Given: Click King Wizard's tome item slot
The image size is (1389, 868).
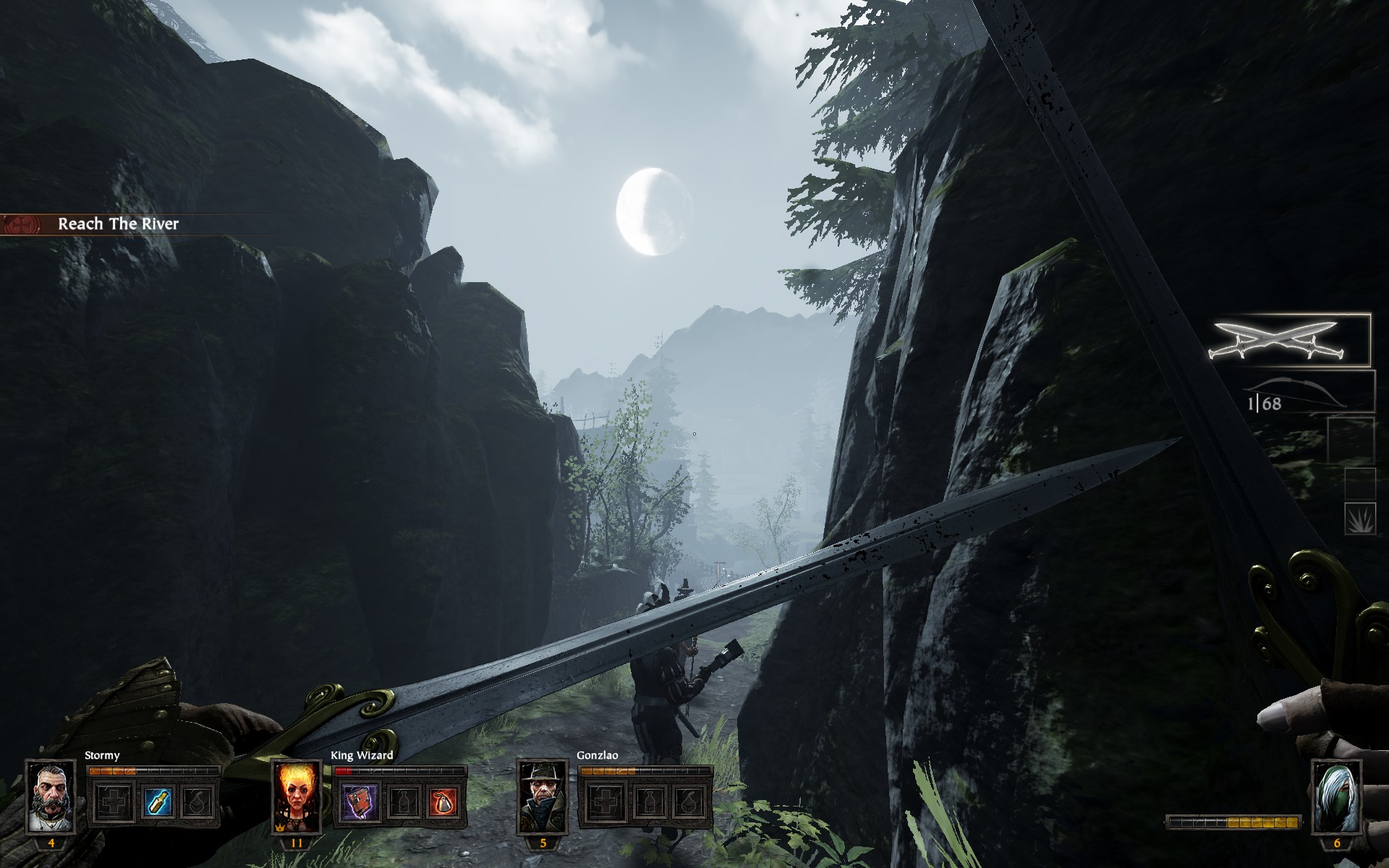Looking at the screenshot, I should pos(360,801).
